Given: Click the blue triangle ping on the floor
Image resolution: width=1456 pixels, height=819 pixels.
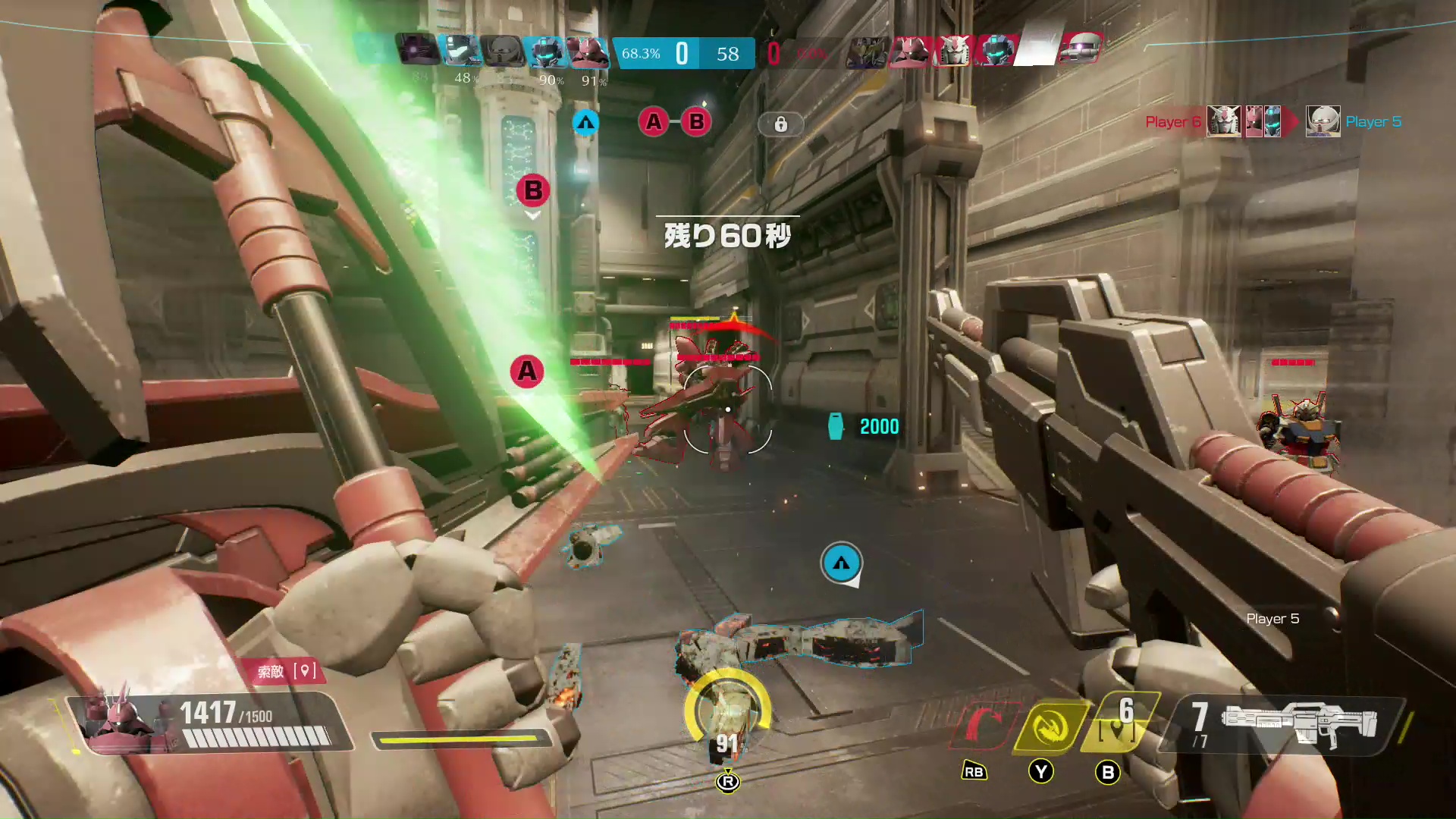Looking at the screenshot, I should tap(841, 563).
